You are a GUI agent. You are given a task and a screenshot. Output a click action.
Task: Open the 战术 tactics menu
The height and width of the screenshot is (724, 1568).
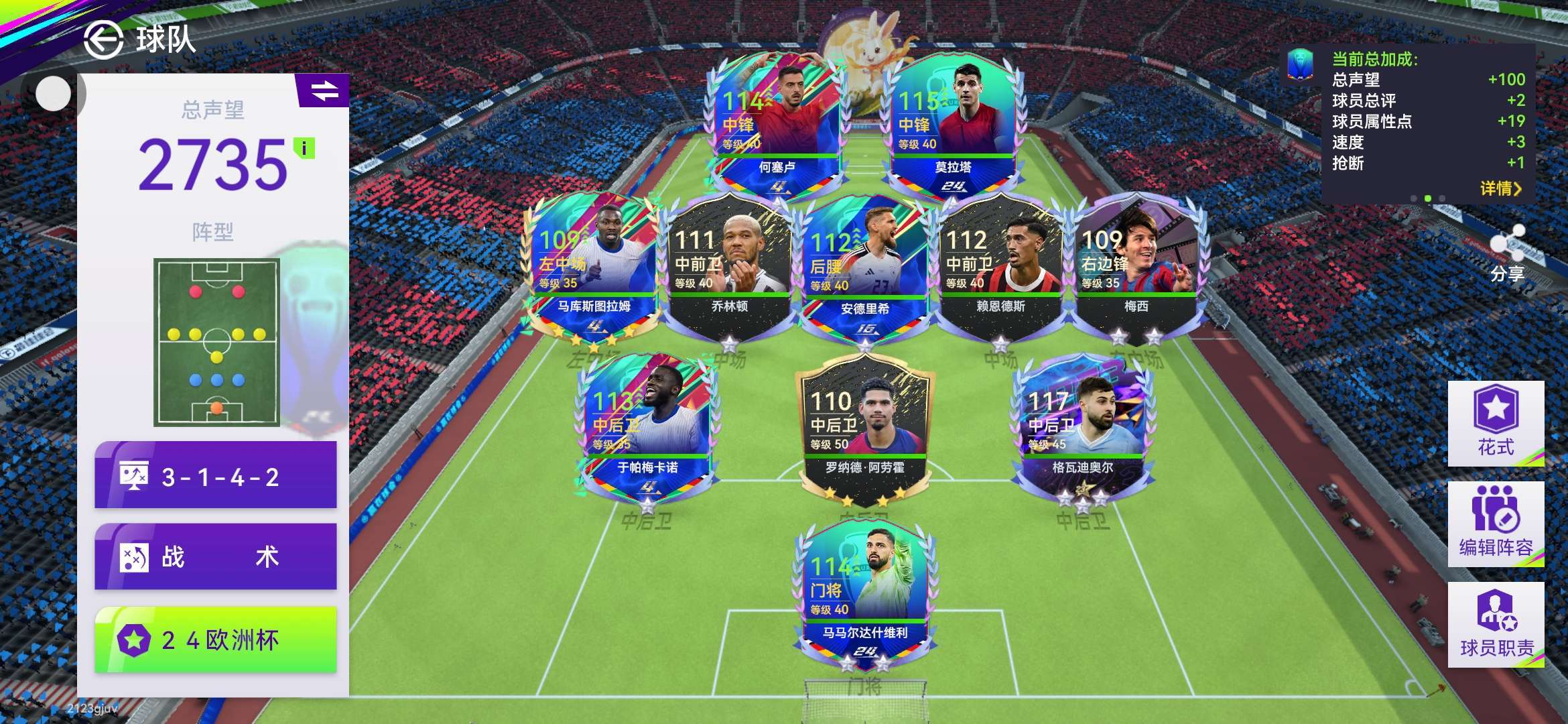click(x=216, y=557)
